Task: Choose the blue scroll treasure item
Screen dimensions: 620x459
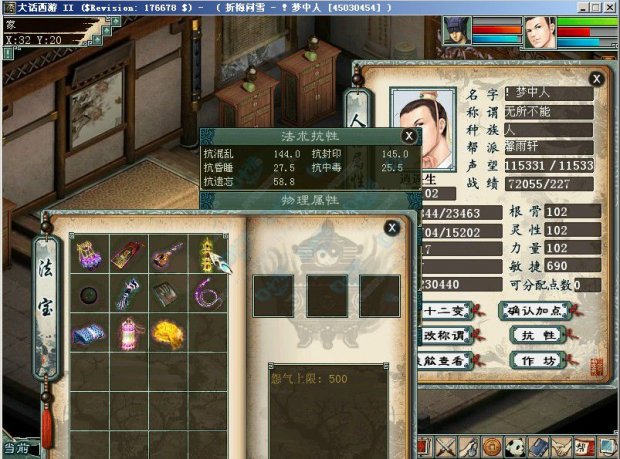Action: pos(89,330)
